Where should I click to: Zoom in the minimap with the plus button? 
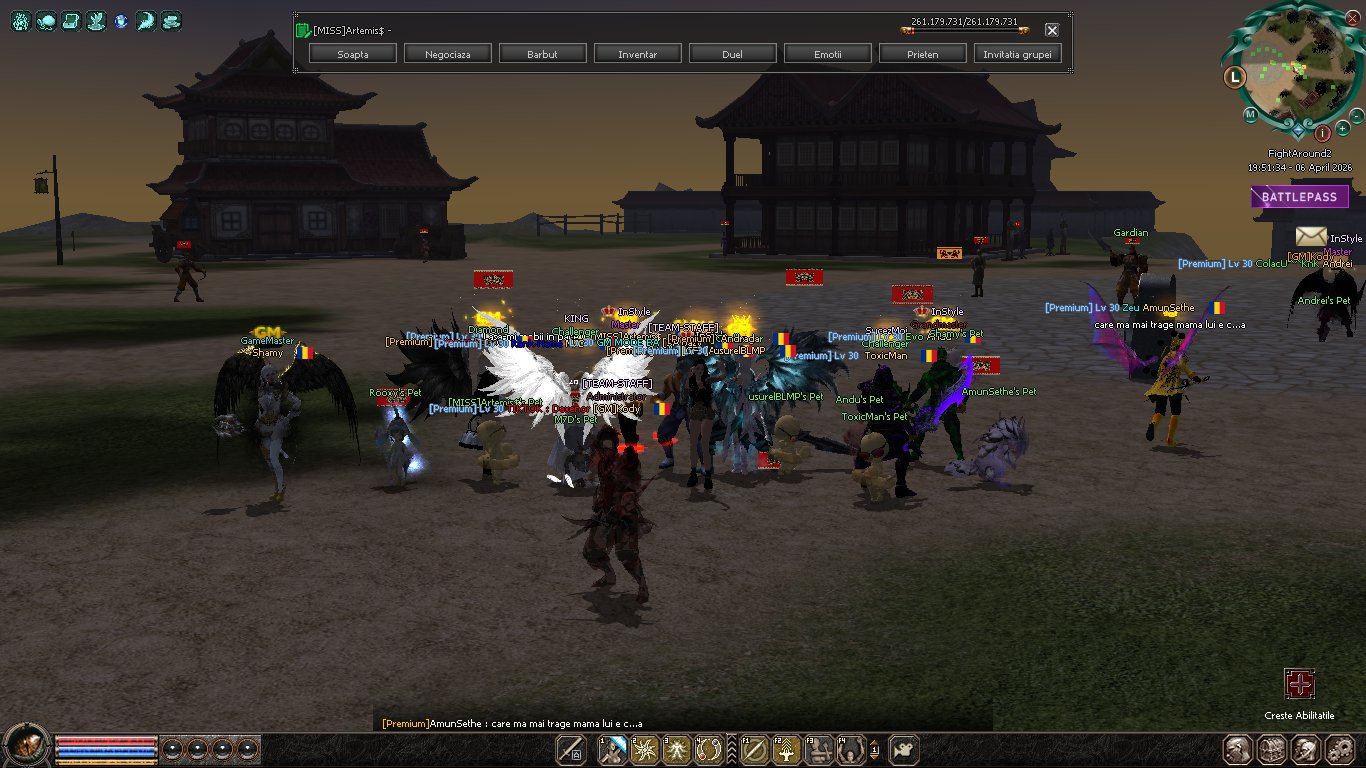pyautogui.click(x=1342, y=129)
